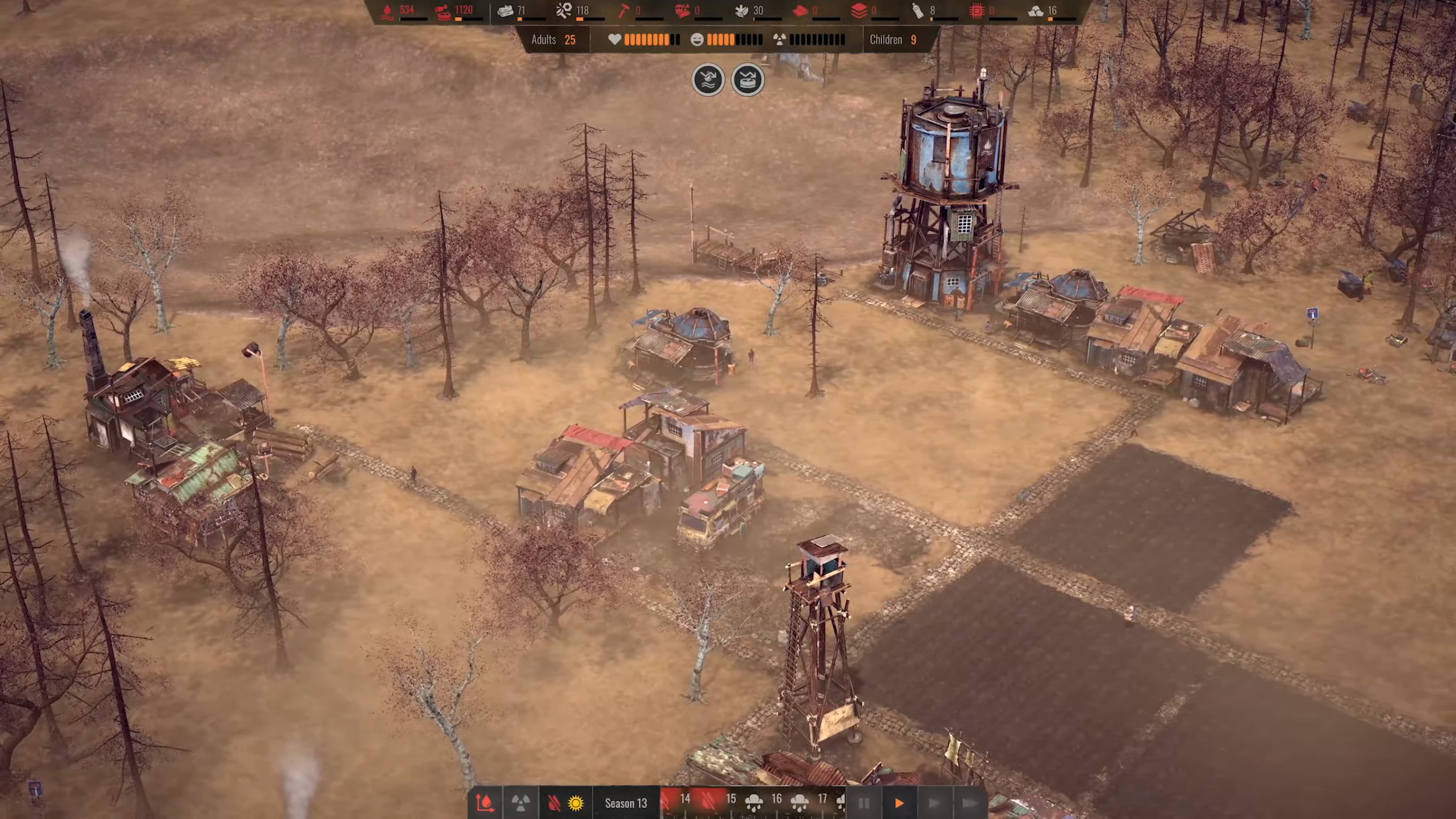Click the water supply declining alert
Viewport: 1456px width, 819px height.
(708, 80)
